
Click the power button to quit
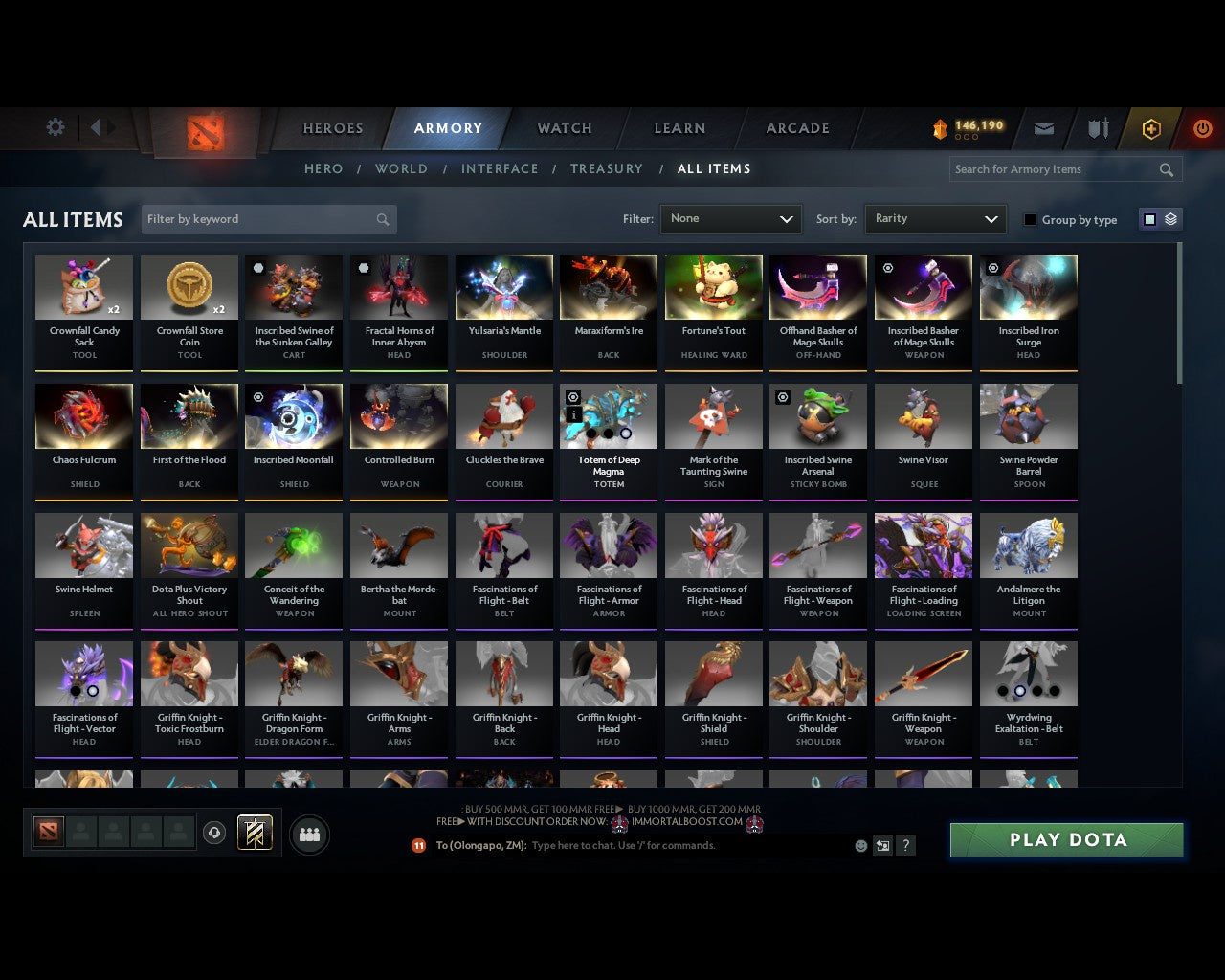(x=1202, y=127)
